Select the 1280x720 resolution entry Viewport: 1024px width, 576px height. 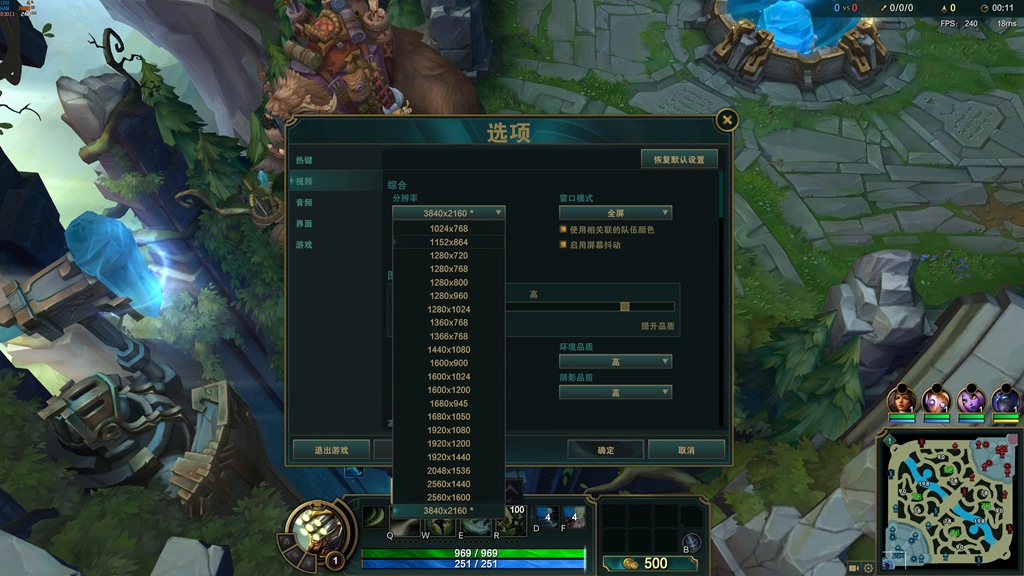(x=448, y=256)
